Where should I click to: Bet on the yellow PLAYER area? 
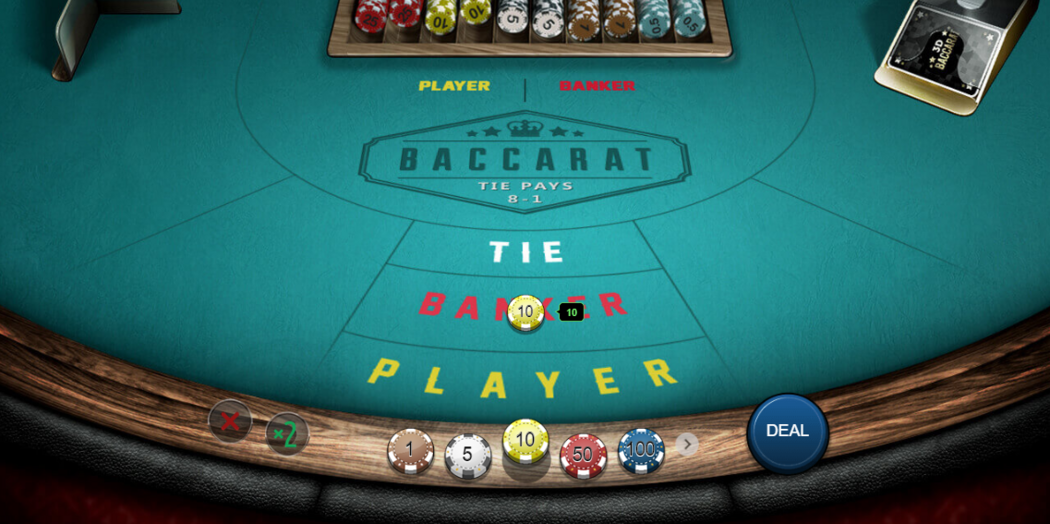(522, 378)
